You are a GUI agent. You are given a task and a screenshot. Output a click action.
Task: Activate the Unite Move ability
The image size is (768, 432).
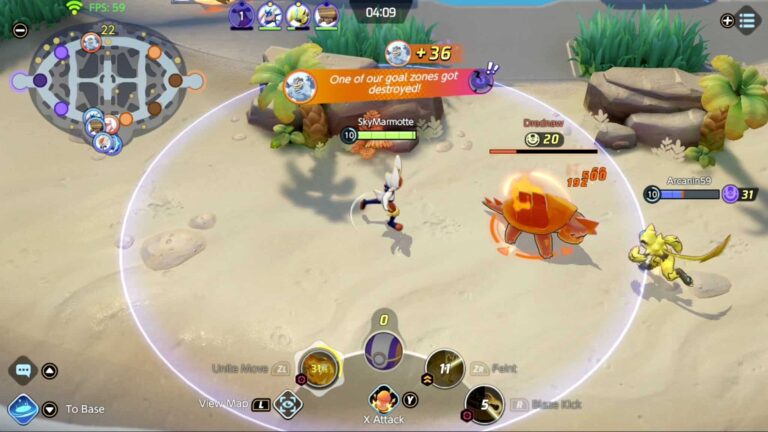[x=320, y=369]
